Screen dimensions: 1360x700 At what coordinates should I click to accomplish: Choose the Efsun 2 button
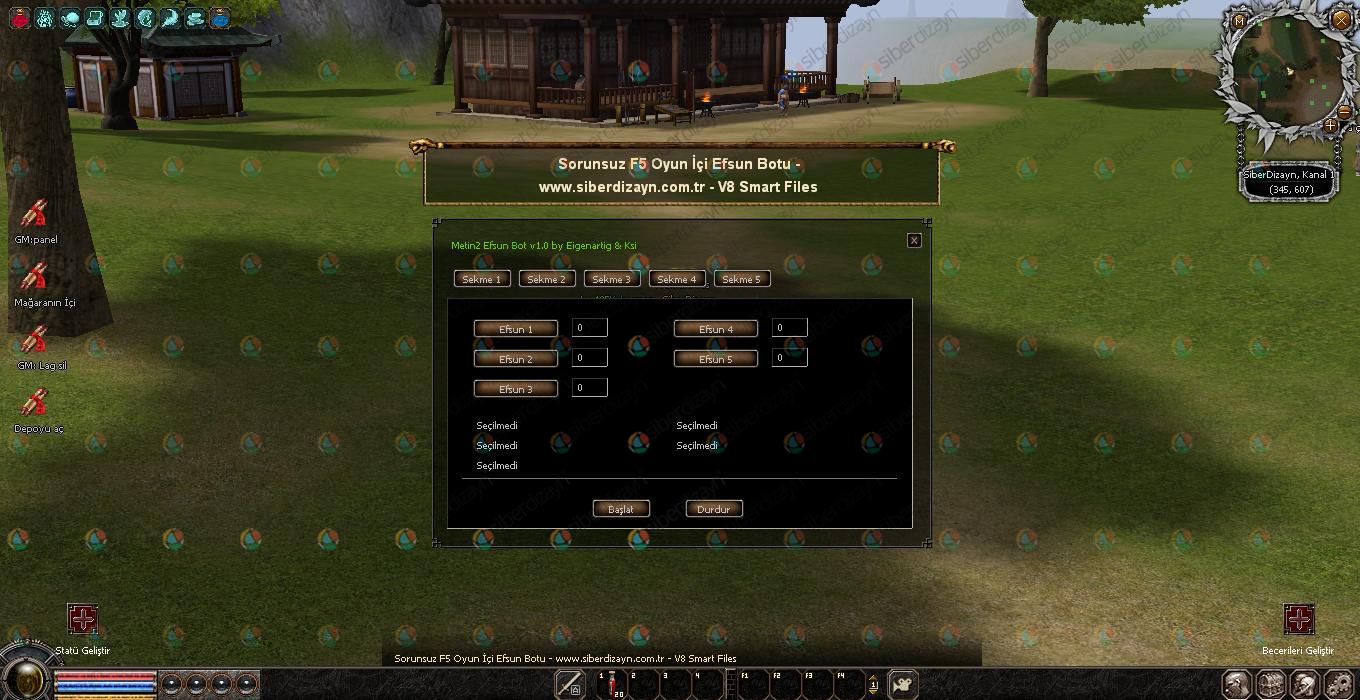515,359
